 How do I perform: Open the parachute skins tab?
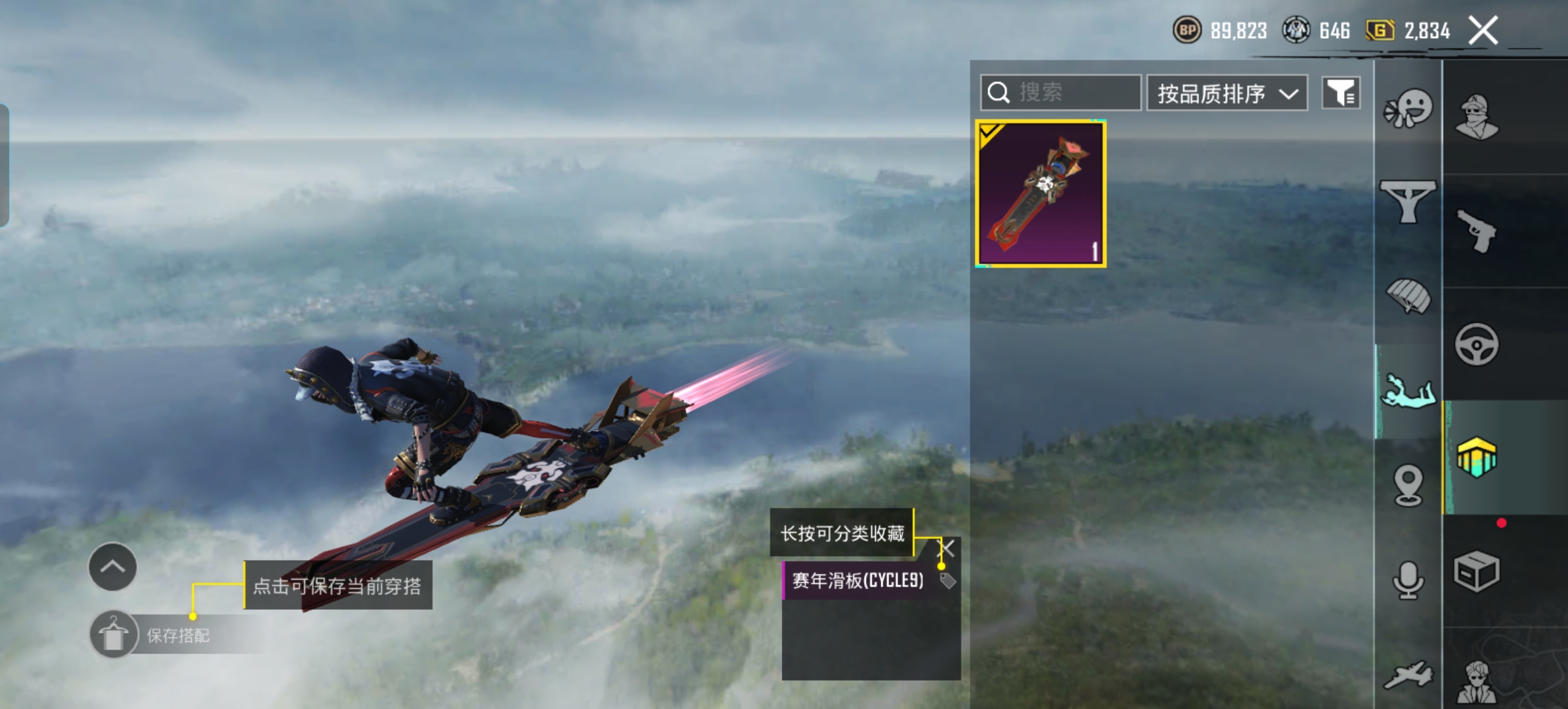coord(1408,297)
